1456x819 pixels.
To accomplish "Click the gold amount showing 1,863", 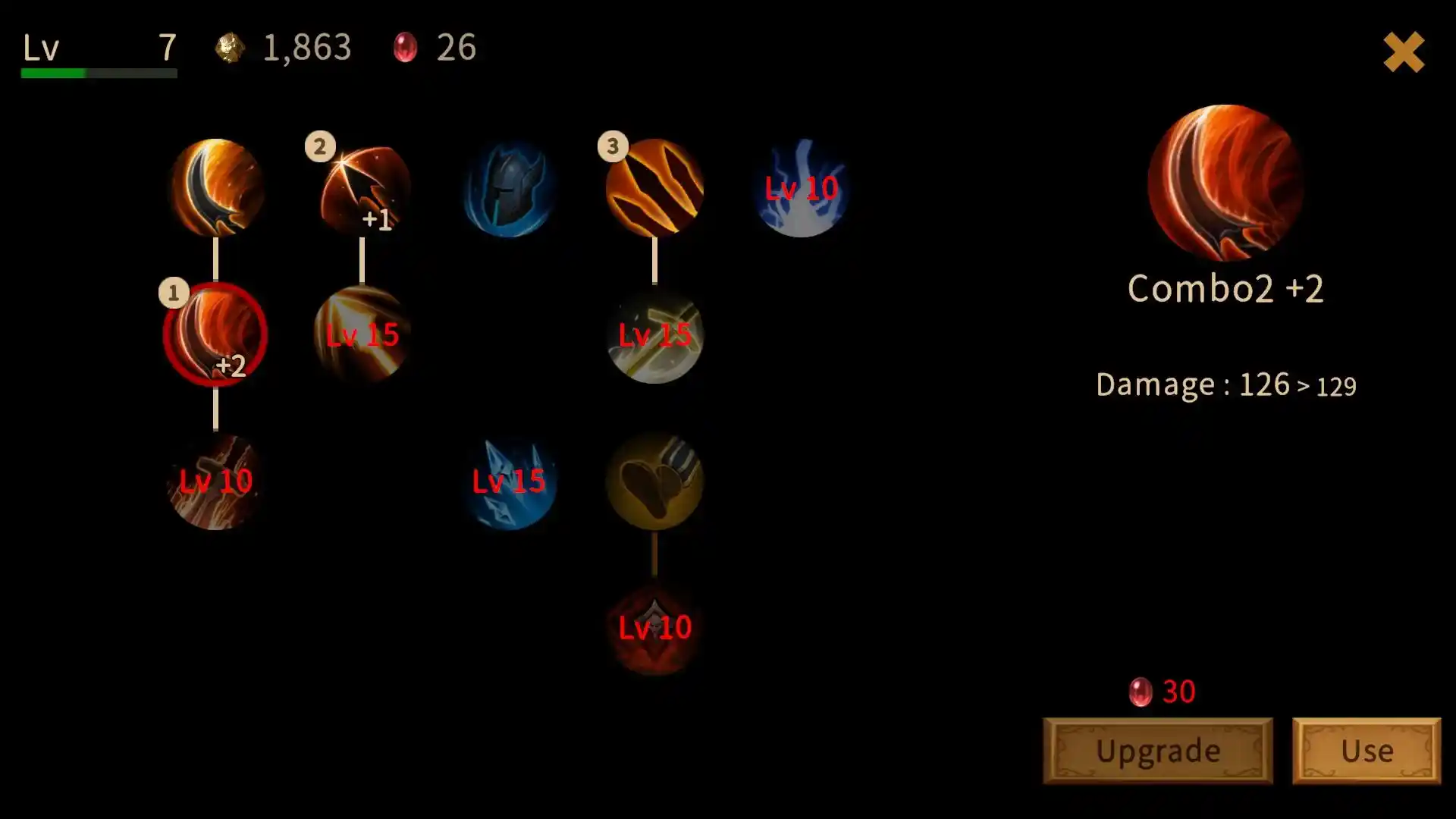I will coord(306,48).
